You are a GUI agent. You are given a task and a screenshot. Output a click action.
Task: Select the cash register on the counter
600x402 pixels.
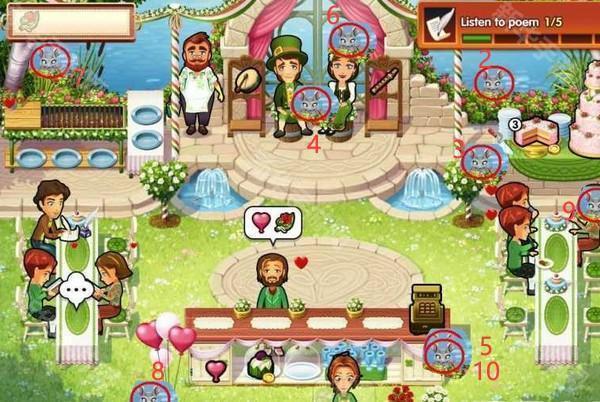(x=429, y=306)
